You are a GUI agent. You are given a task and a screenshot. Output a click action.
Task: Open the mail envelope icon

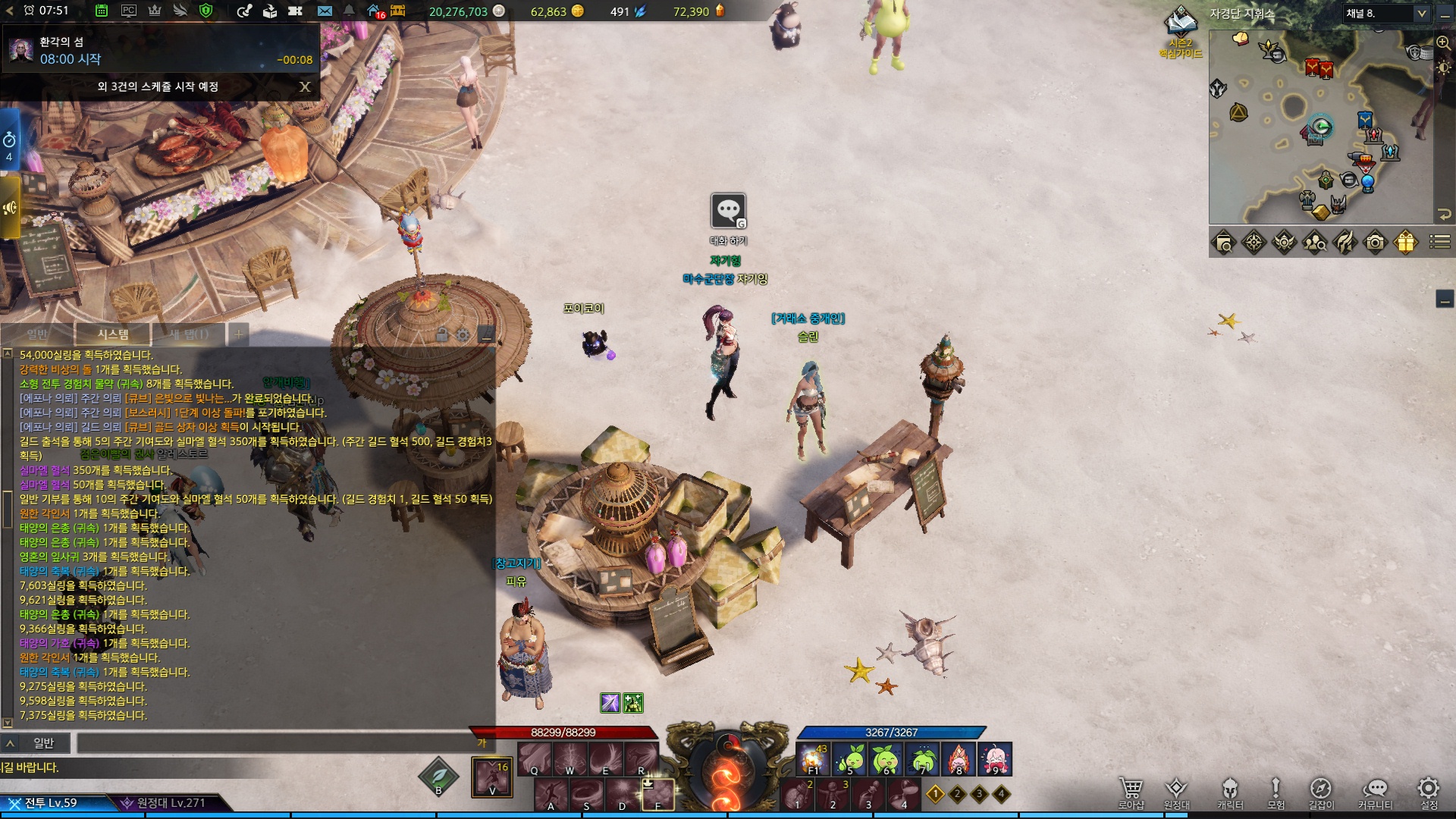(x=325, y=11)
